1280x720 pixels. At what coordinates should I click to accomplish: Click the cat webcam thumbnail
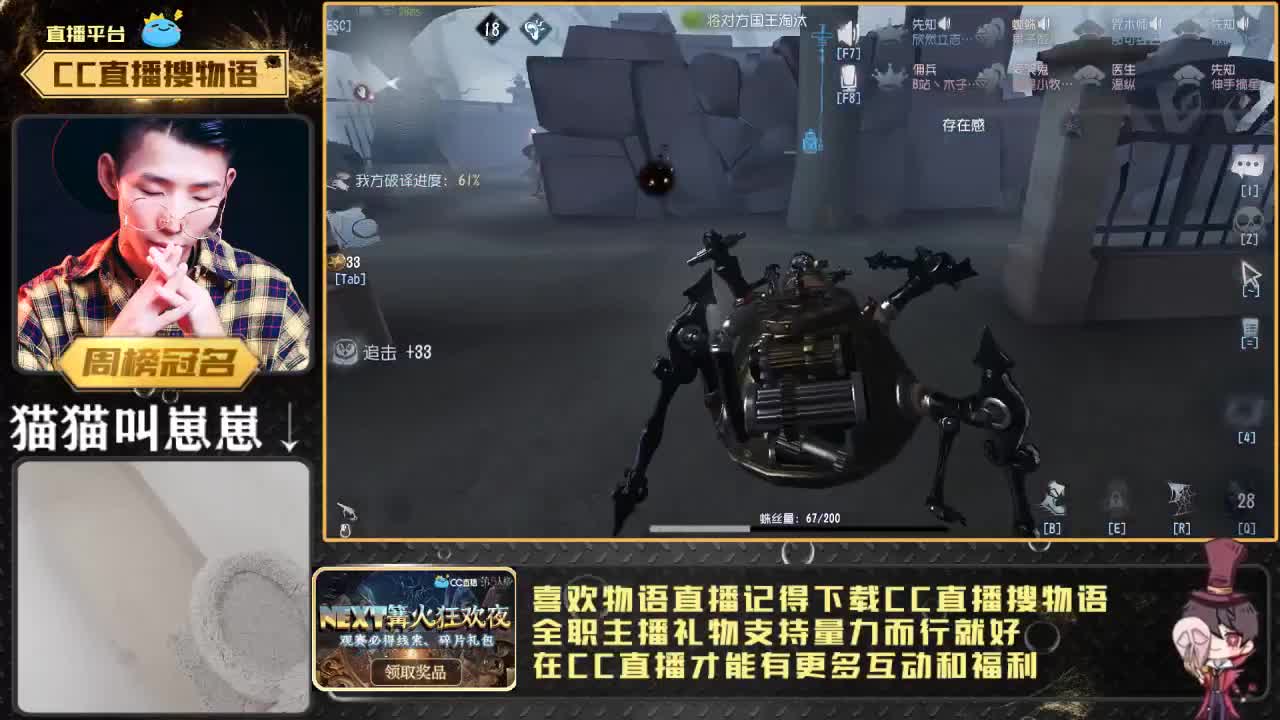(x=160, y=585)
